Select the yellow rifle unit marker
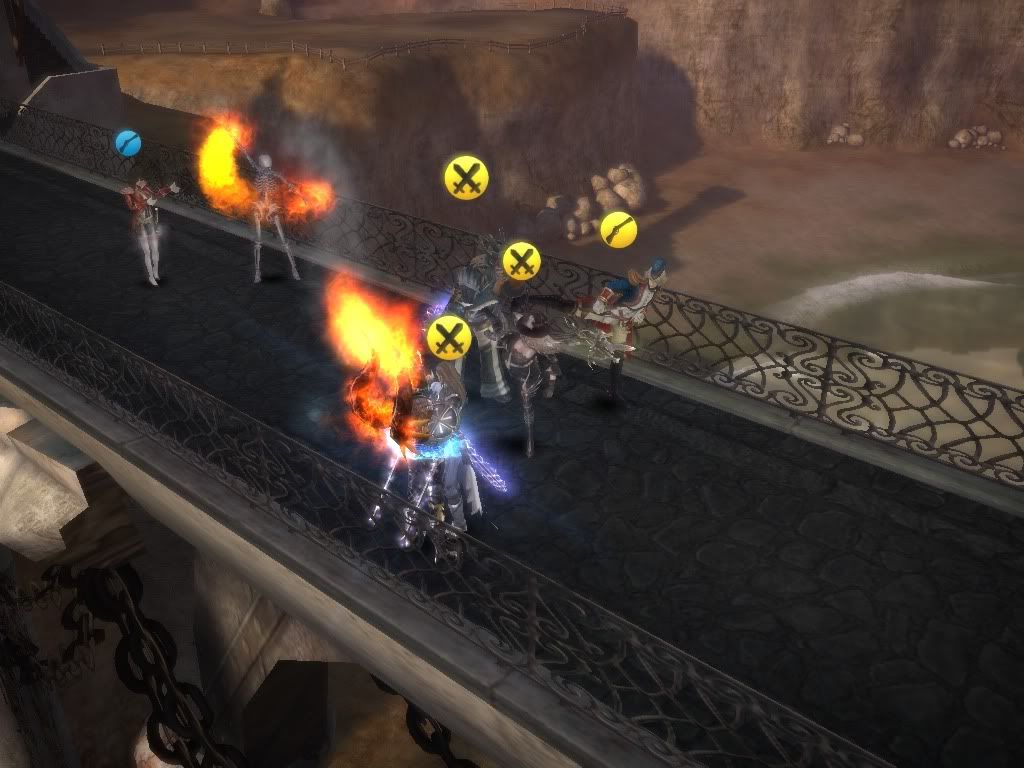This screenshot has width=1024, height=768. 618,229
